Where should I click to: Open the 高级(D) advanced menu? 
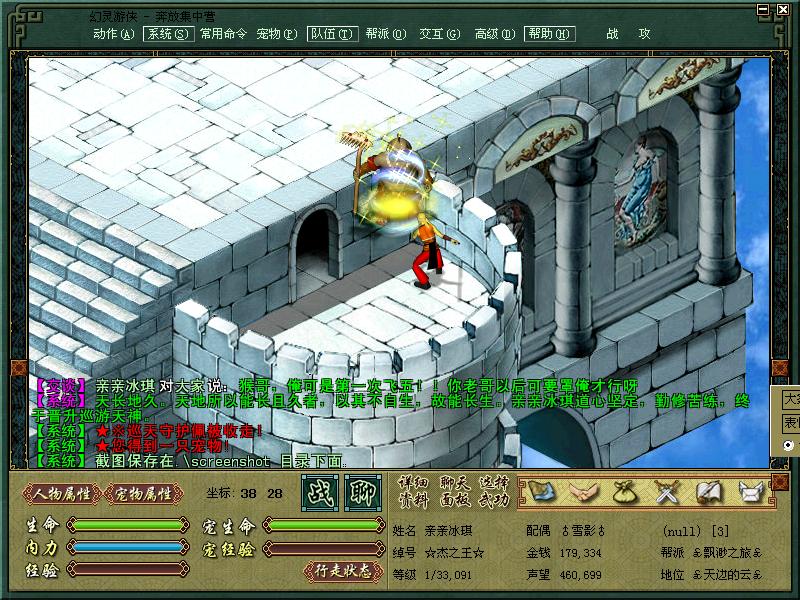pos(494,33)
